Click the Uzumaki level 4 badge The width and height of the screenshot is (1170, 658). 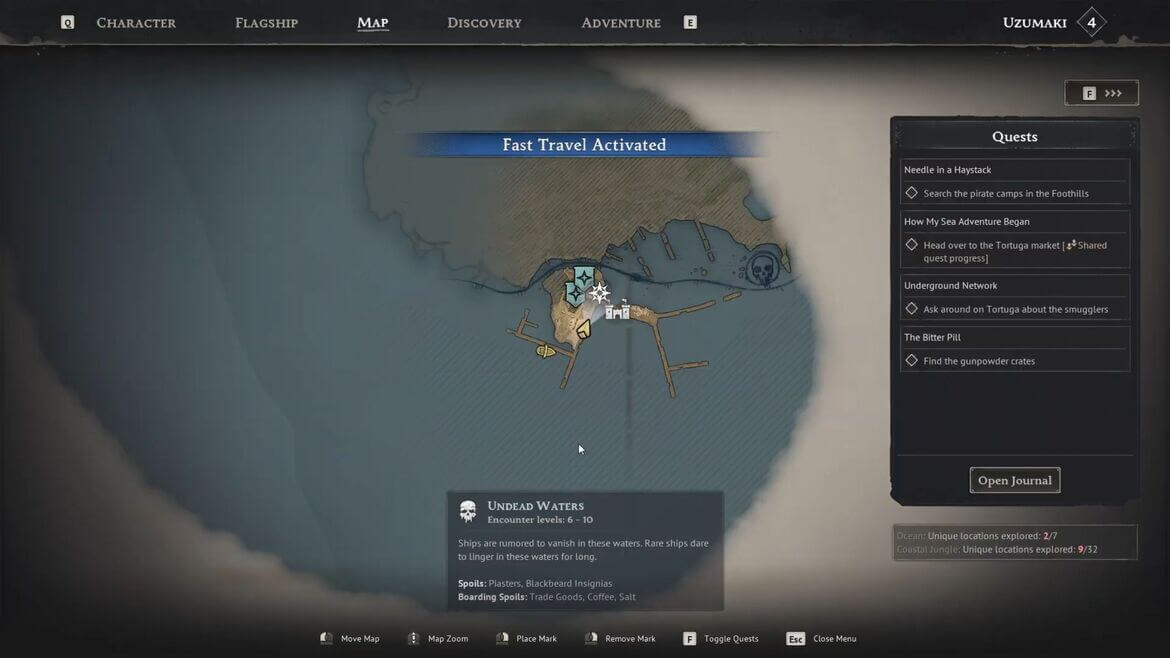click(x=1091, y=23)
